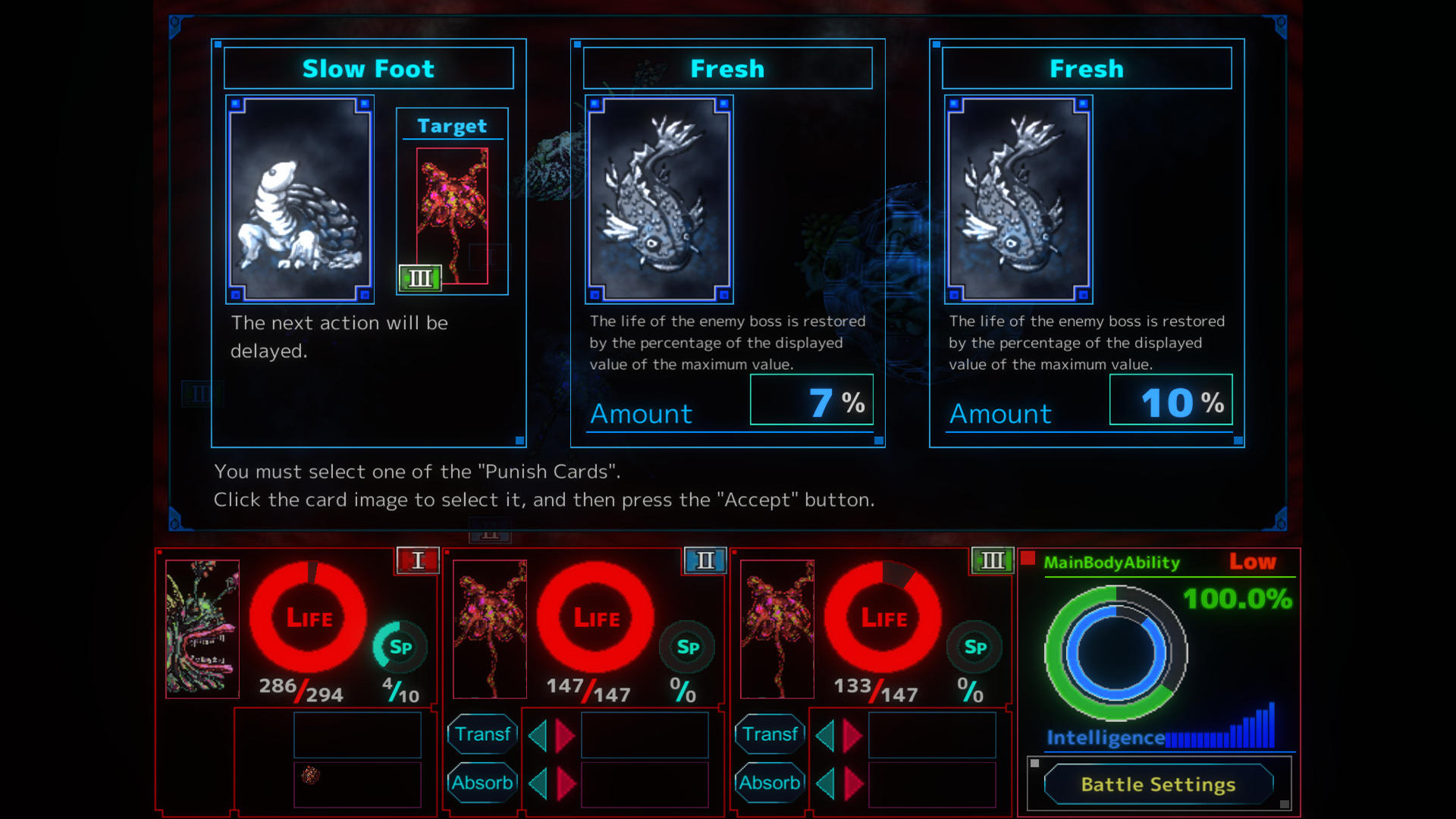Click the Target creature in Slow Foot card
1456x819 pixels.
453,215
